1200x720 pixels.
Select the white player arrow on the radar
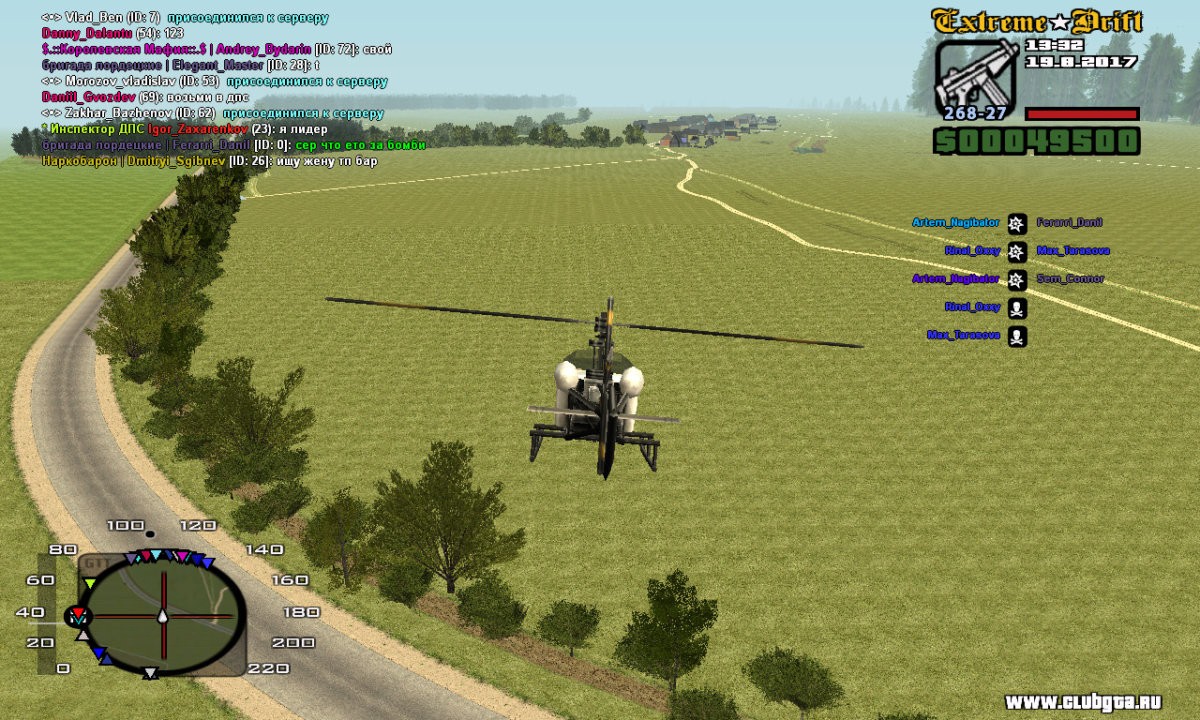pyautogui.click(x=162, y=615)
